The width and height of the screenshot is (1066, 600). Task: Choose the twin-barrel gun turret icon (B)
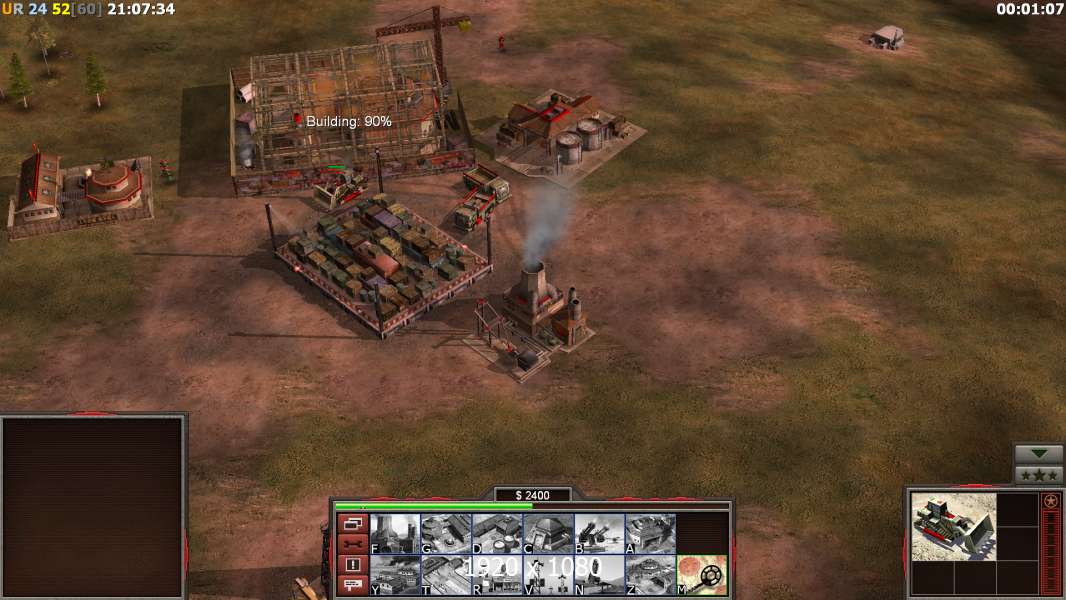coord(599,534)
